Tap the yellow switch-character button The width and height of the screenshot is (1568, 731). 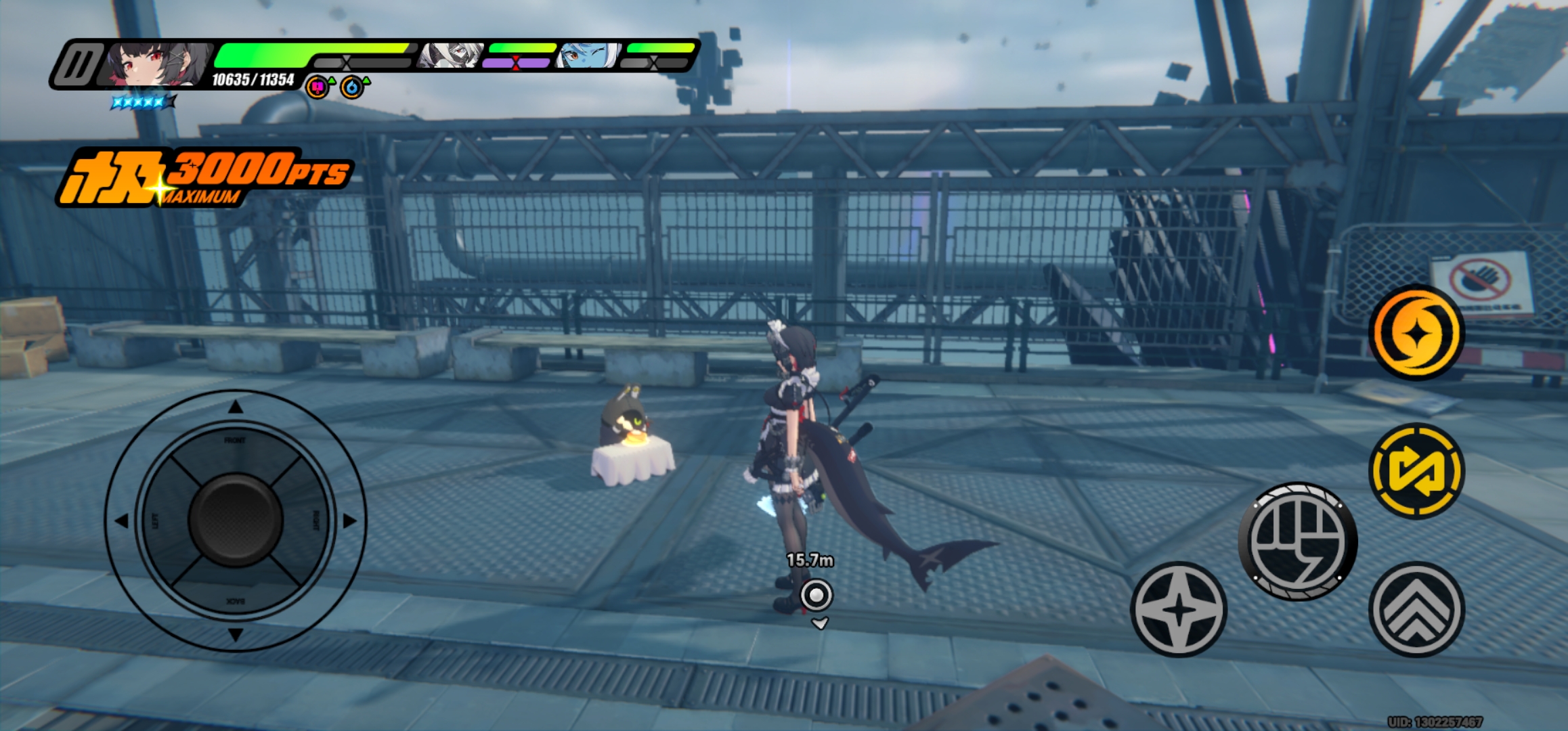tap(1416, 470)
